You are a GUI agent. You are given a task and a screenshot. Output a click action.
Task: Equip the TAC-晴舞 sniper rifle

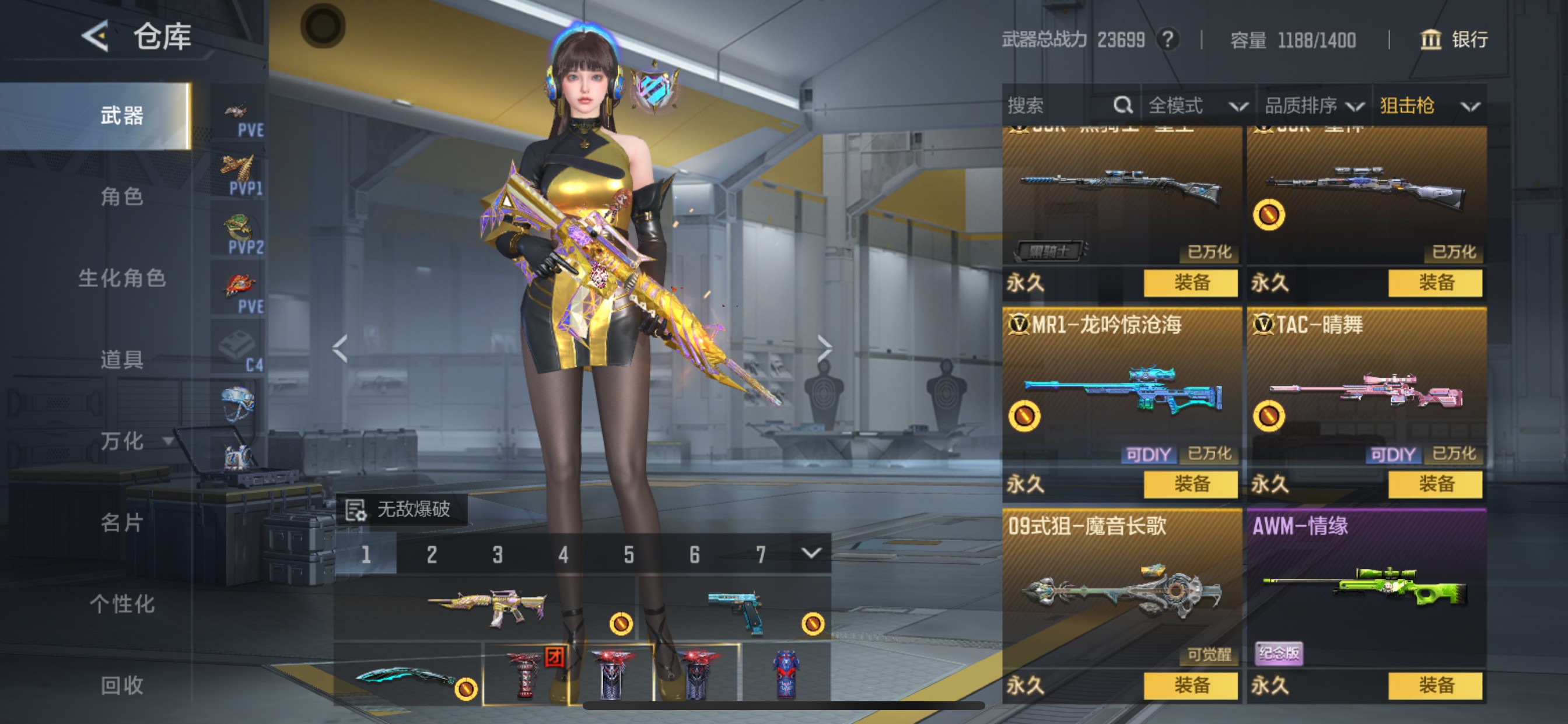click(x=1436, y=484)
